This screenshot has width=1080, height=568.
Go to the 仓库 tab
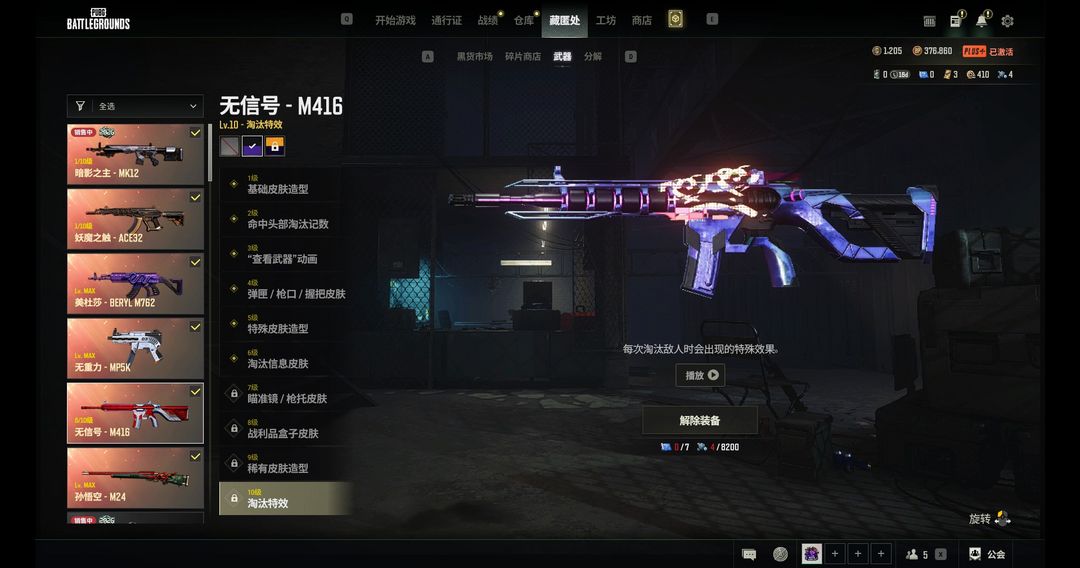(x=524, y=21)
